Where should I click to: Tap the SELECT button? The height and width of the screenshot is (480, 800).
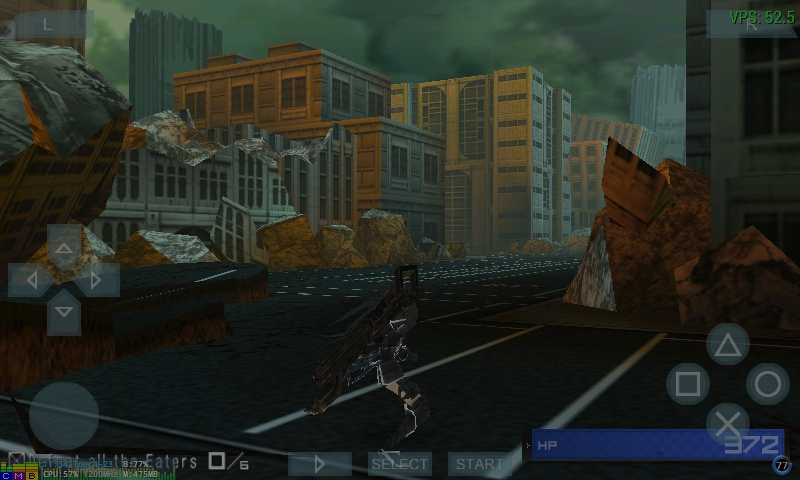(400, 464)
